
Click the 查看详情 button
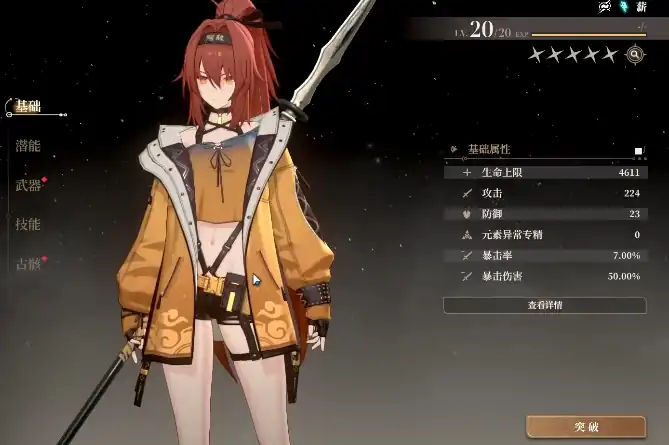coord(545,304)
